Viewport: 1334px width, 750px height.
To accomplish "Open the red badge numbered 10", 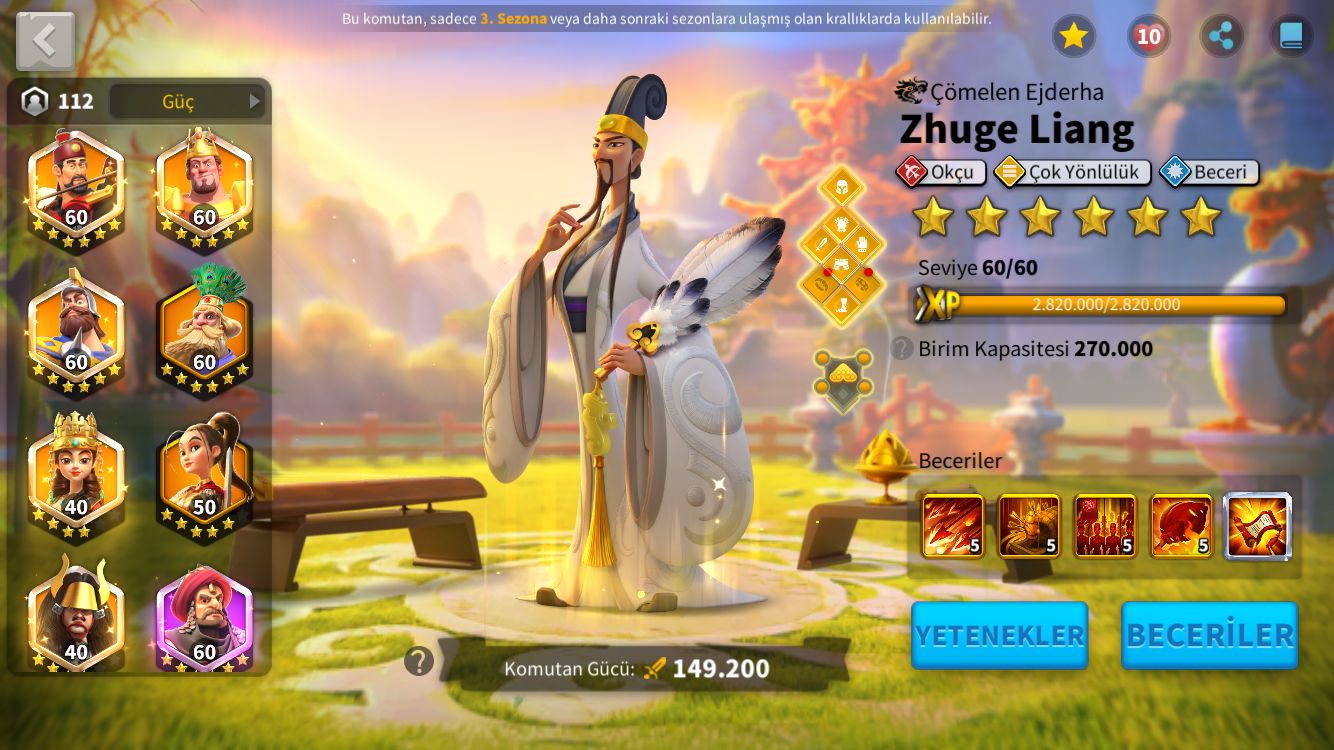I will 1148,37.
